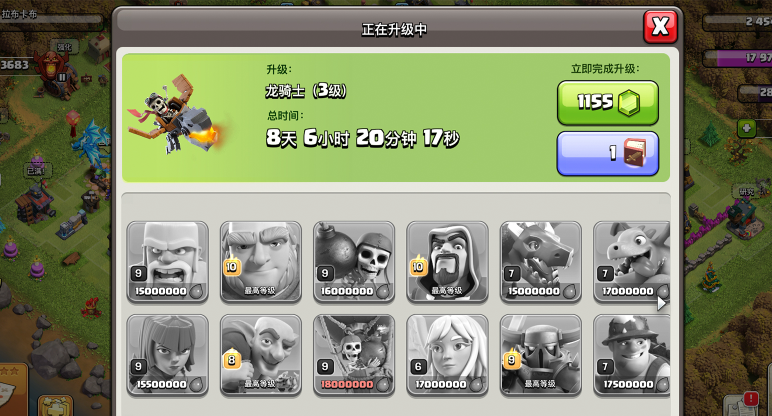This screenshot has height=416, width=772.
Task: Select the Barbarian troop tile
Action: pyautogui.click(x=168, y=261)
